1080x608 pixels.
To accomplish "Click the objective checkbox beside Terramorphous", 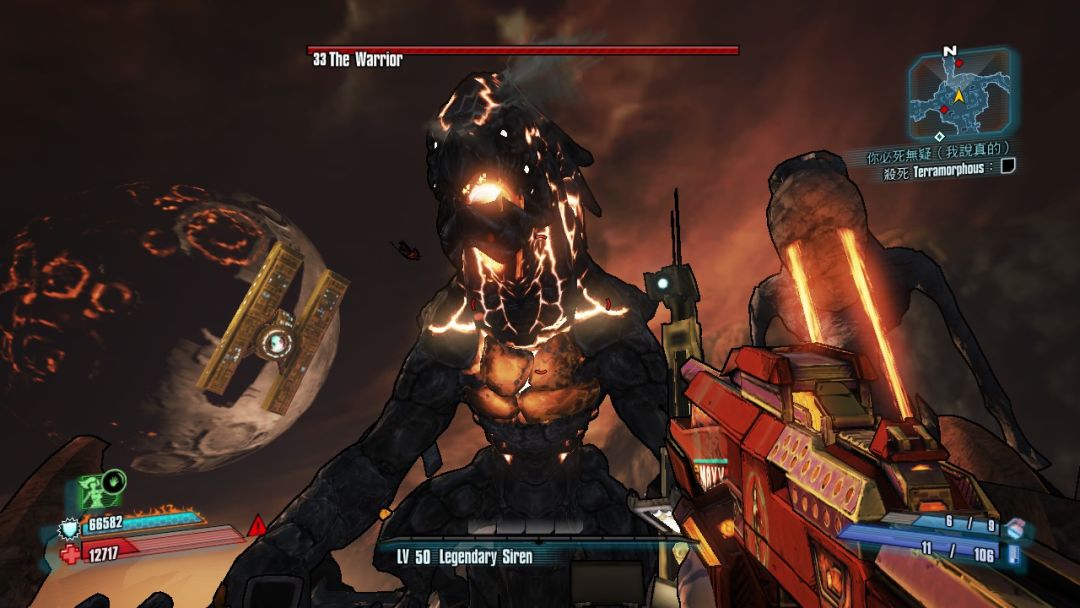I will [1008, 167].
